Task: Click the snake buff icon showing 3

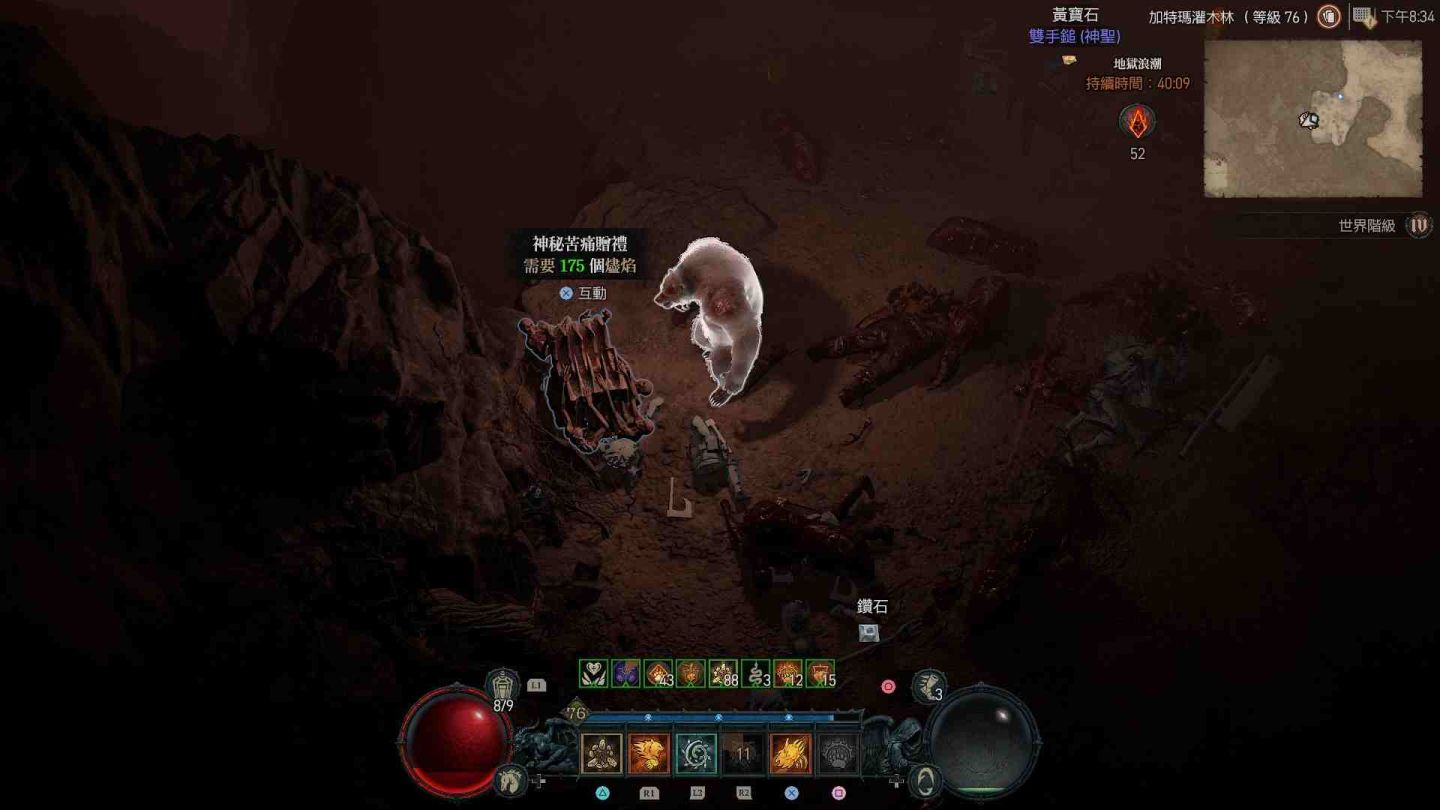Action: point(756,674)
